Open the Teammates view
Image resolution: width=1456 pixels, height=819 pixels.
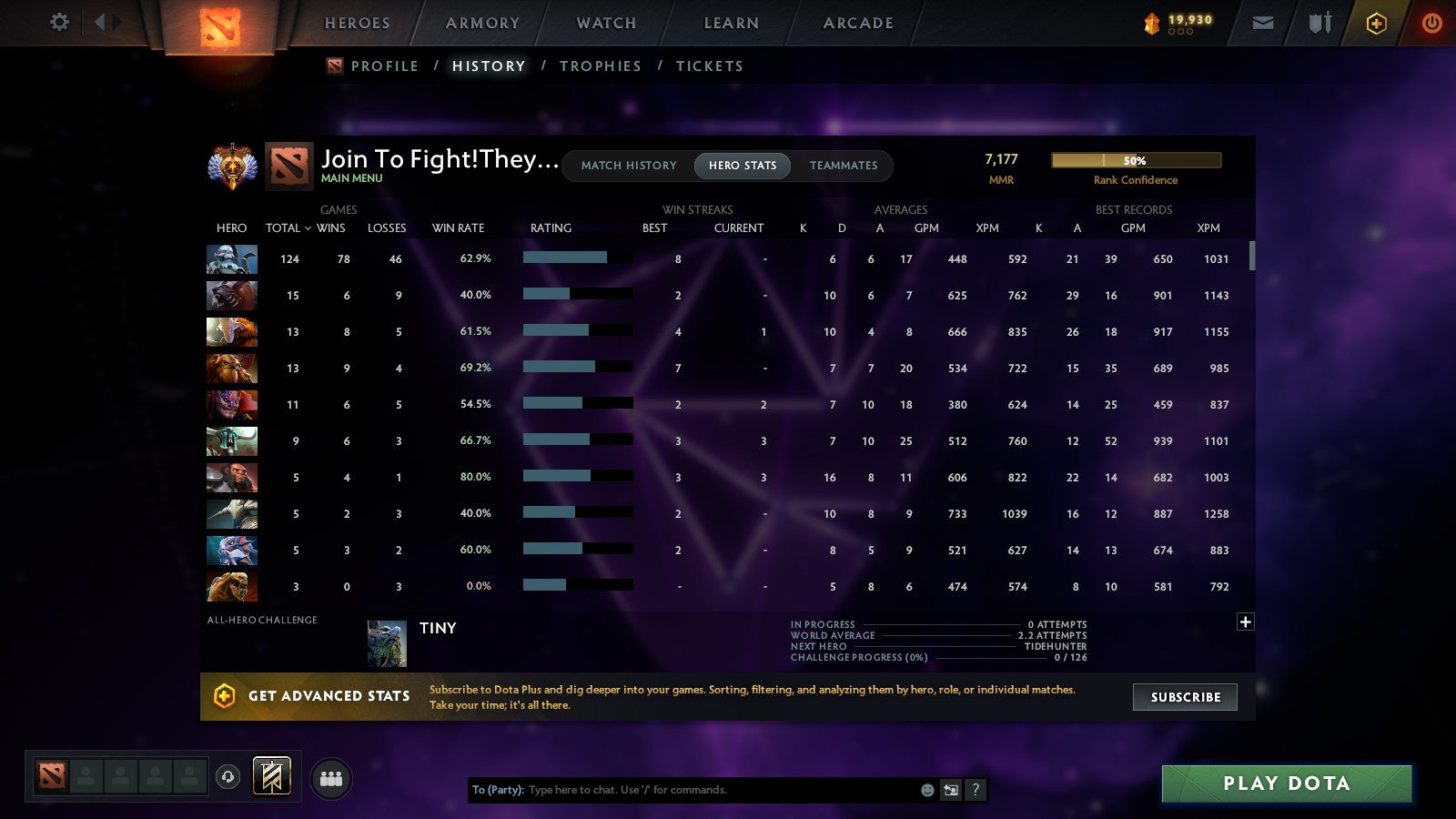(844, 166)
